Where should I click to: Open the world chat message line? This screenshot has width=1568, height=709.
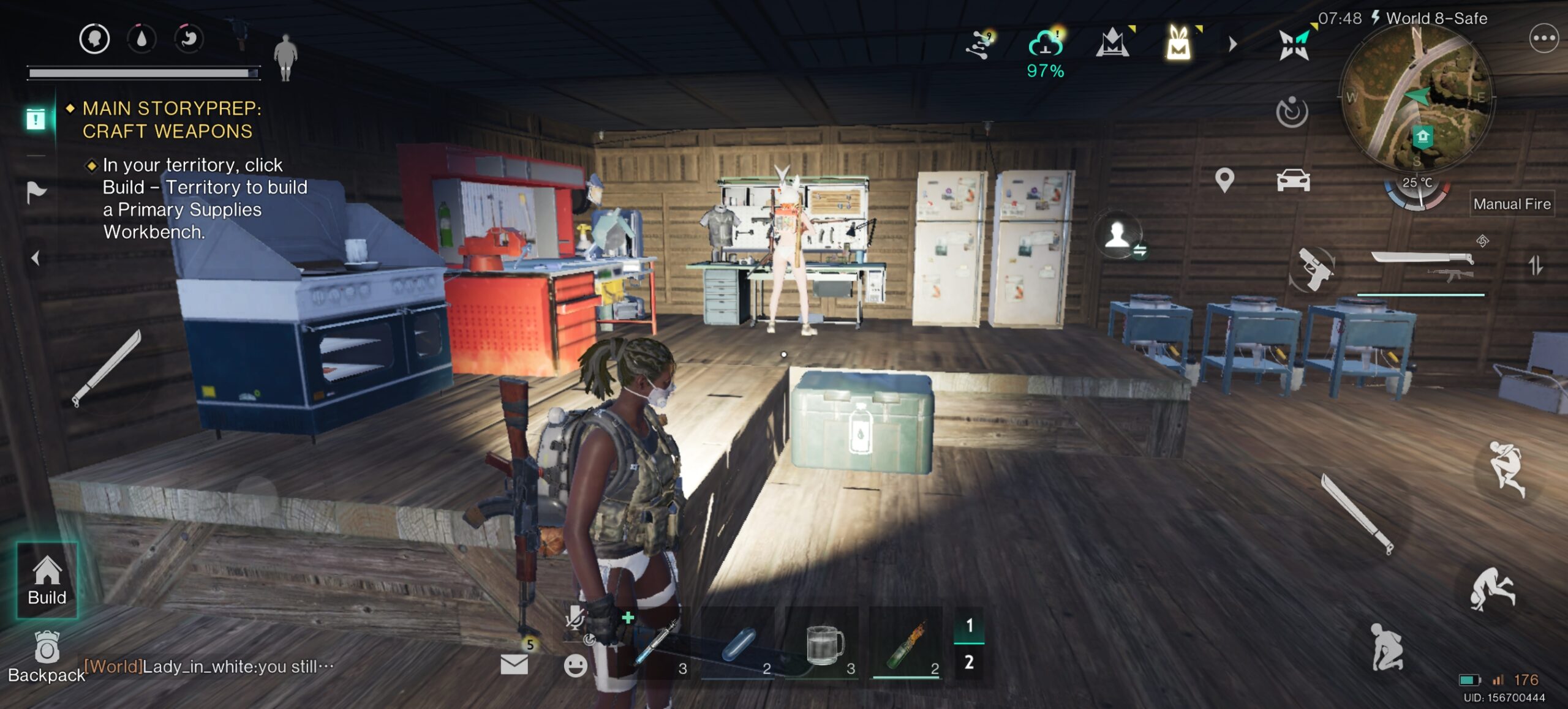pyautogui.click(x=209, y=666)
